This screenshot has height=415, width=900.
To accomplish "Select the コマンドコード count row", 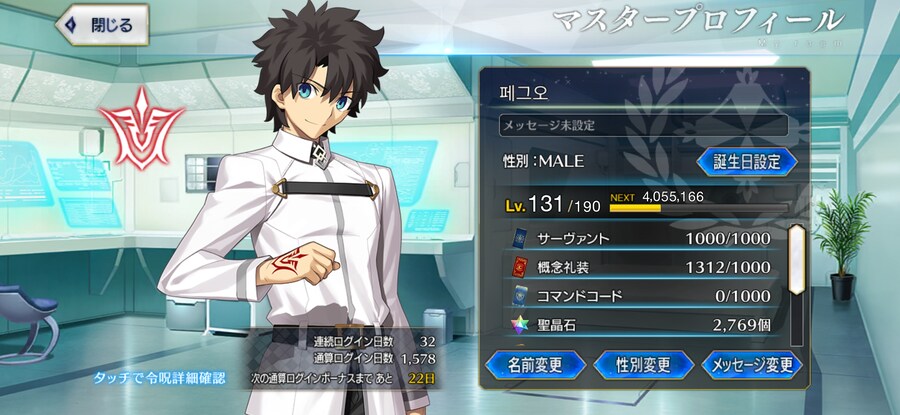I will pyautogui.click(x=640, y=296).
